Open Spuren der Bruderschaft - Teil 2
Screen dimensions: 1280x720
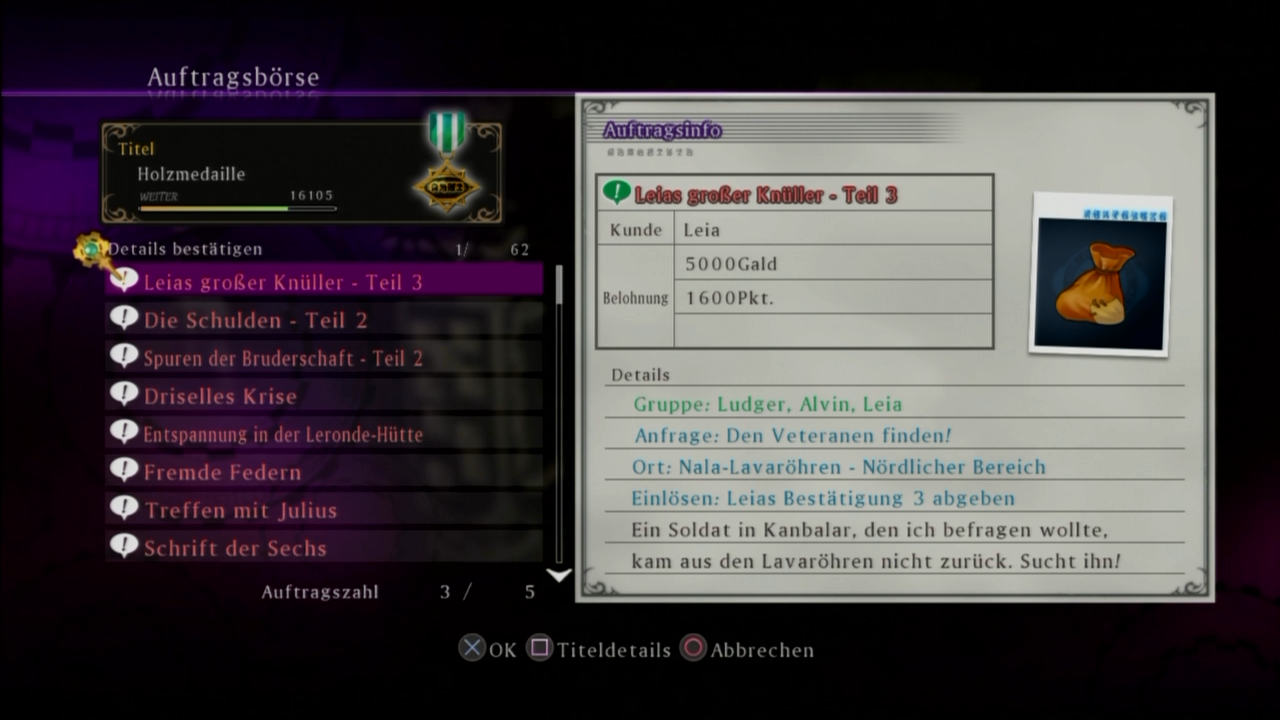coord(324,358)
